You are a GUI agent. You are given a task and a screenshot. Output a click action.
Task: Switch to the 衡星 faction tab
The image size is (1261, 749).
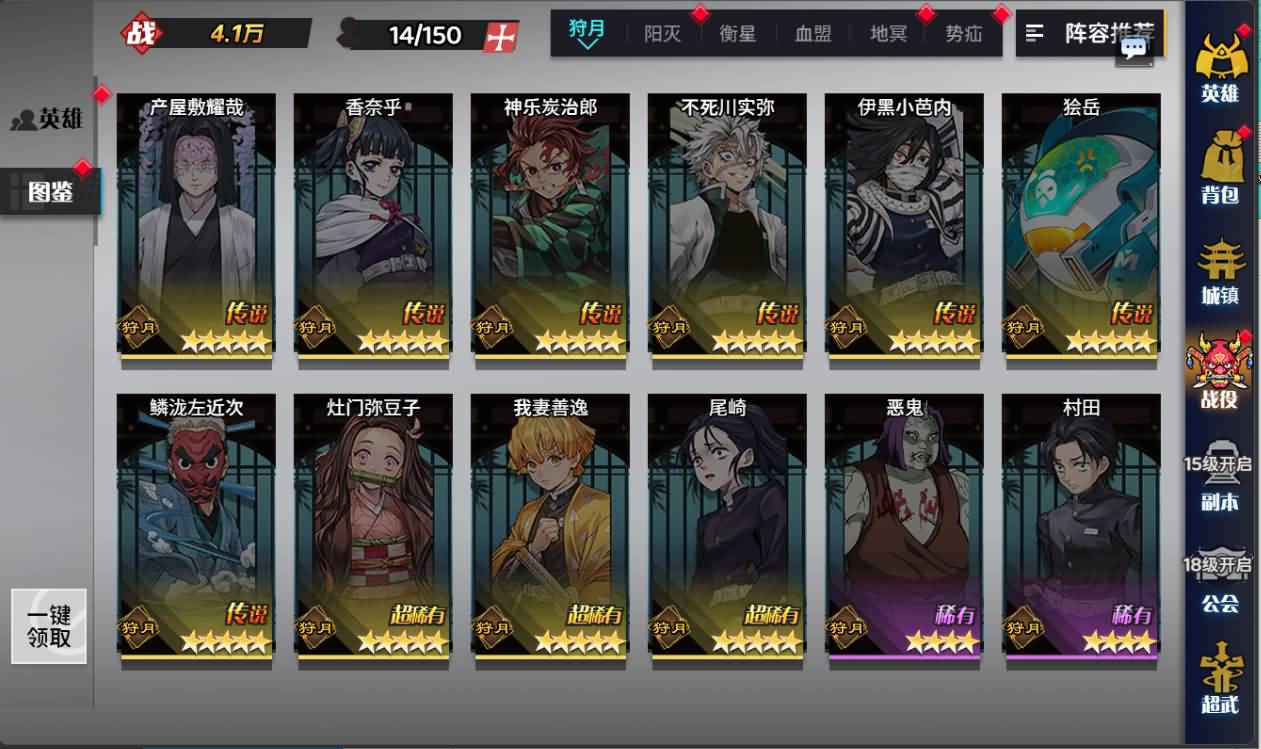[x=738, y=34]
